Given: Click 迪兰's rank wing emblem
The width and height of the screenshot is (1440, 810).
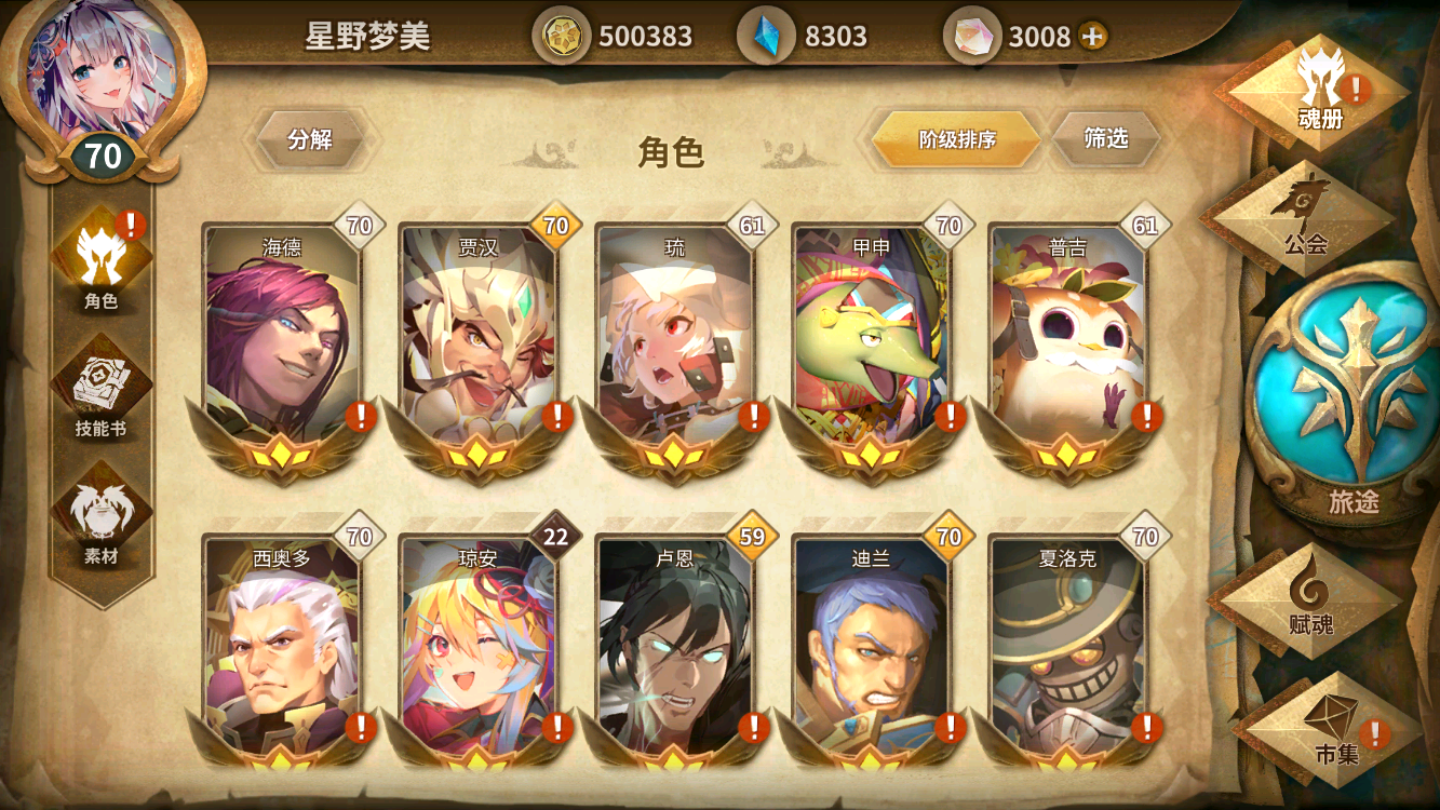Looking at the screenshot, I should pos(868,757).
